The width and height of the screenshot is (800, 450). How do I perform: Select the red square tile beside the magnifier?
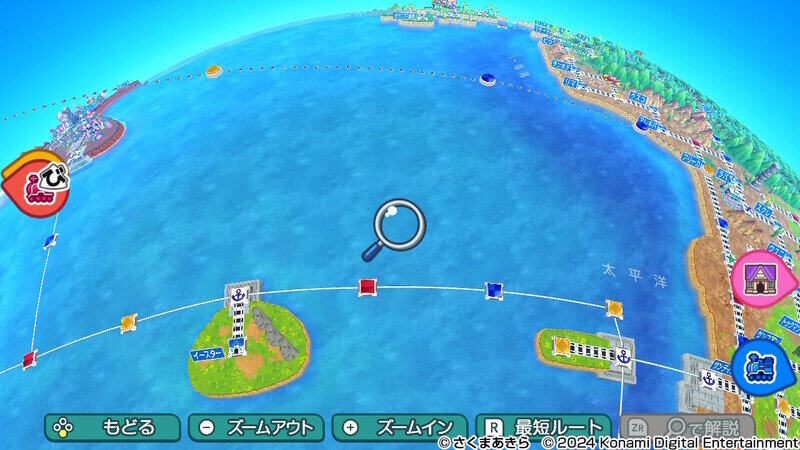click(367, 288)
